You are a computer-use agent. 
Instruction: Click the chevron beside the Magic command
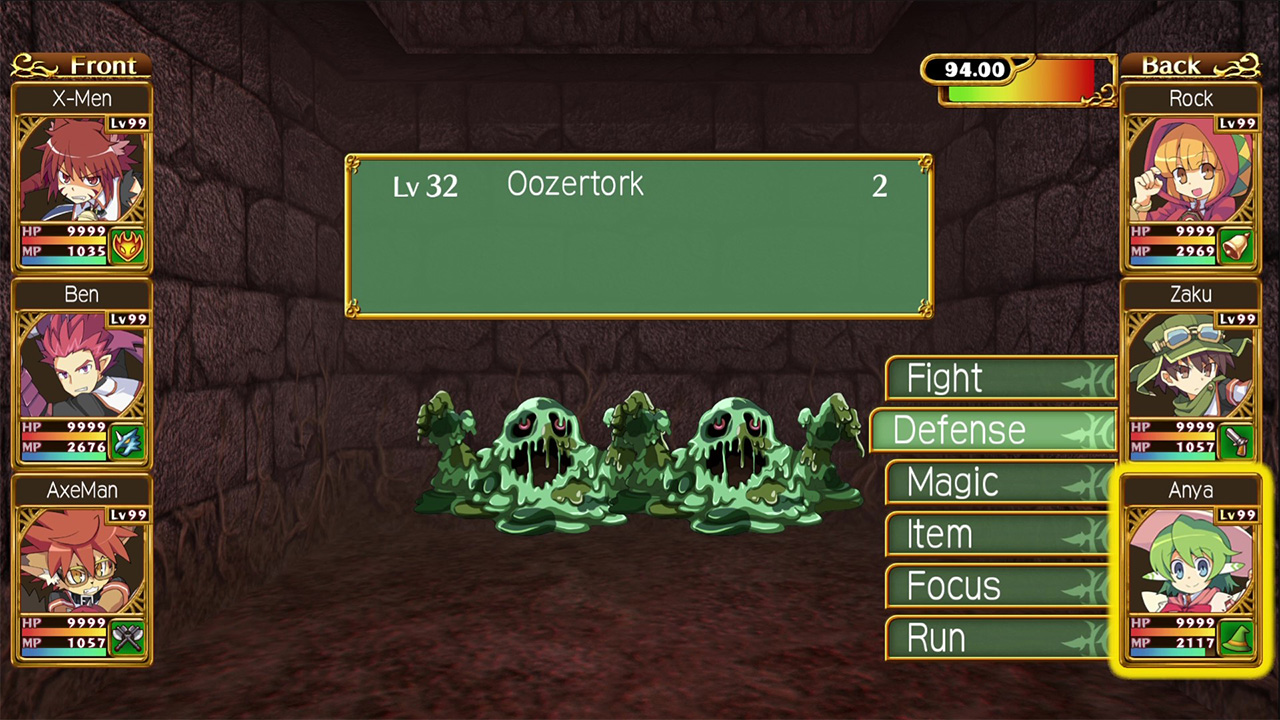pos(1090,482)
